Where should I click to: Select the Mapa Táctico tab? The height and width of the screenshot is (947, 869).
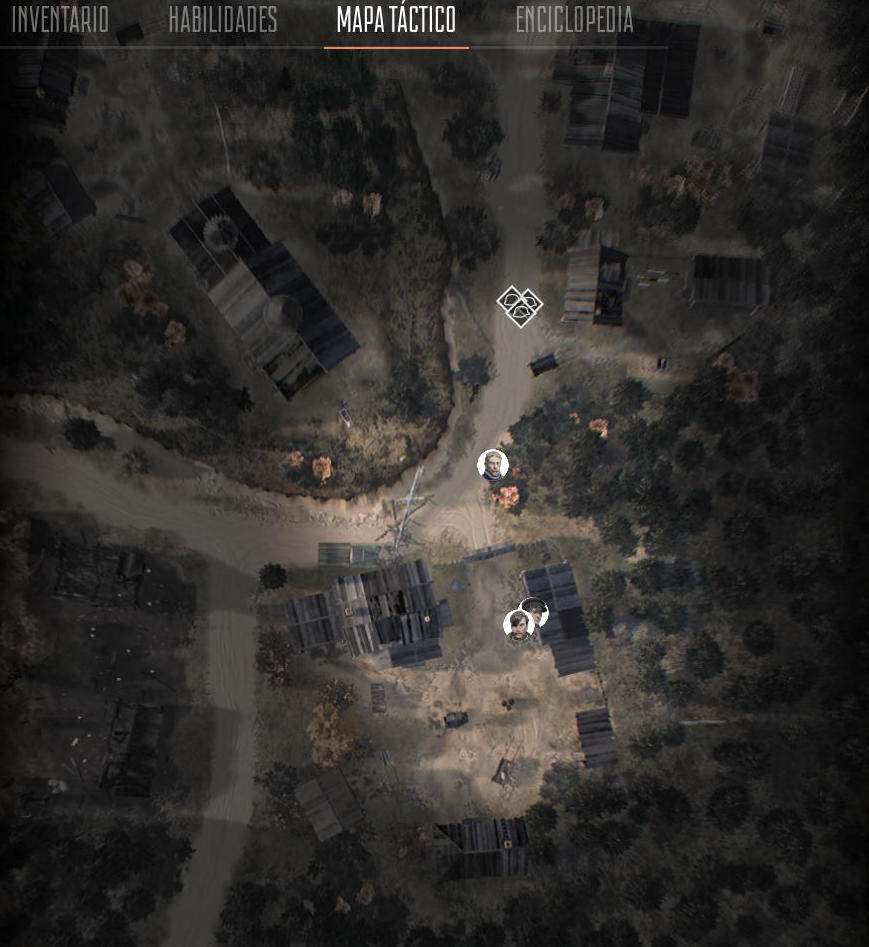point(396,20)
